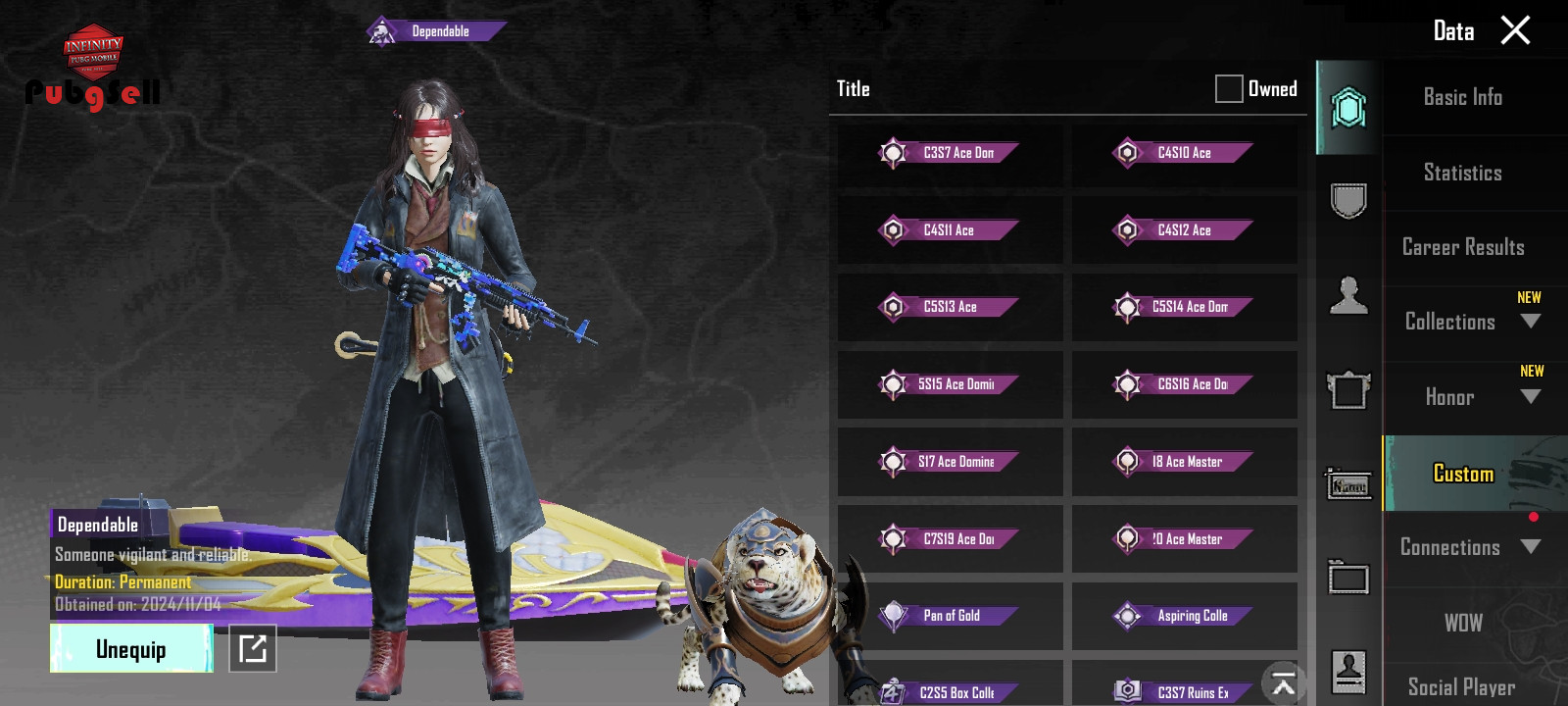This screenshot has height=706, width=1568.
Task: Choose the Aspiring Colle title
Action: click(1184, 616)
